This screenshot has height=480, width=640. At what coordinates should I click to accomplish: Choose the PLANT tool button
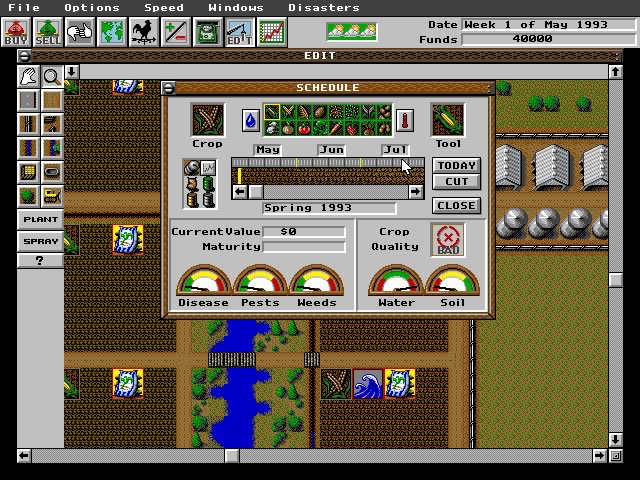40,219
